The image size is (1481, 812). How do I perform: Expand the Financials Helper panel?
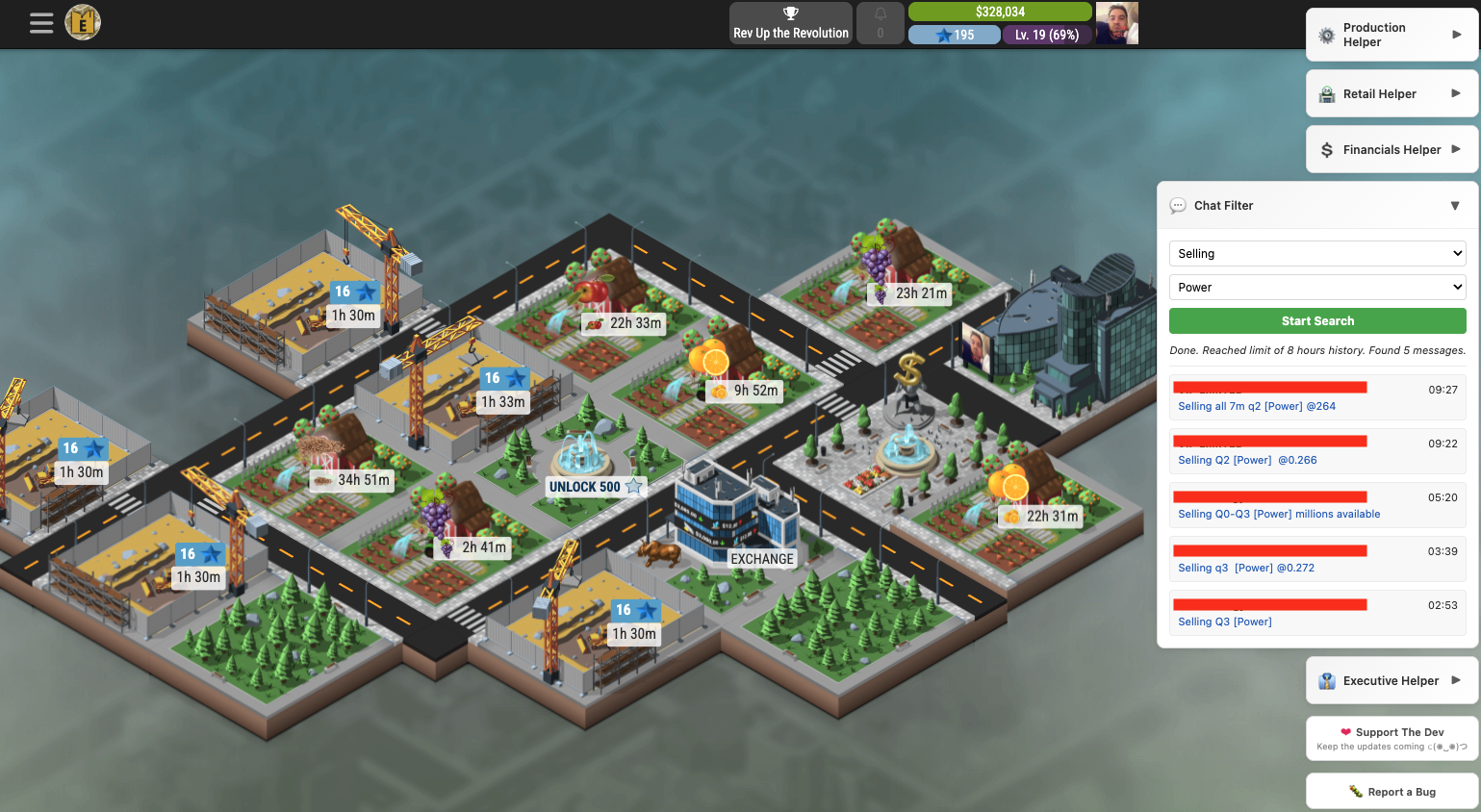[x=1392, y=150]
